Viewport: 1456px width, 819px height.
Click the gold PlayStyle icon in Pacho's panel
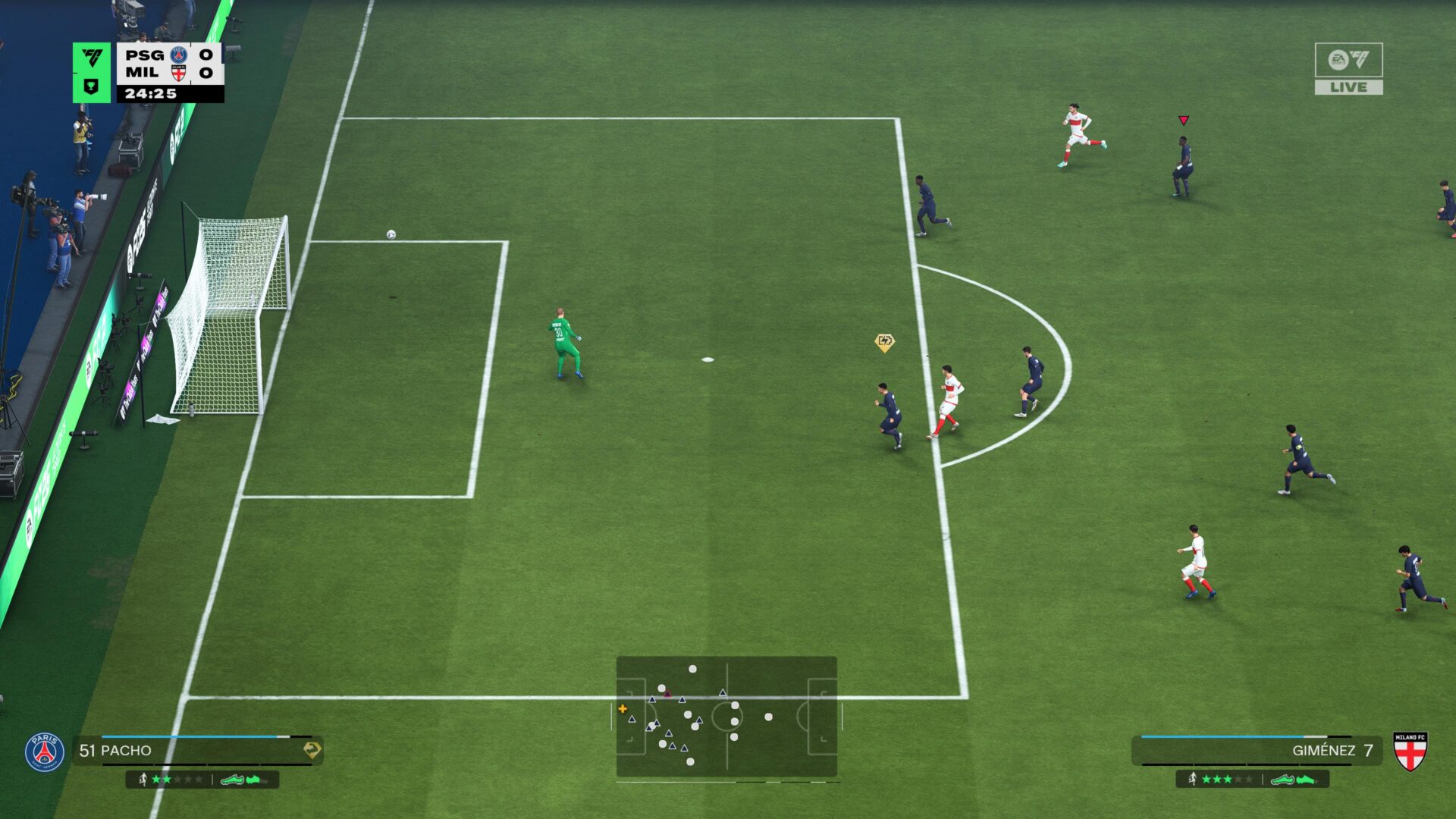(x=312, y=750)
